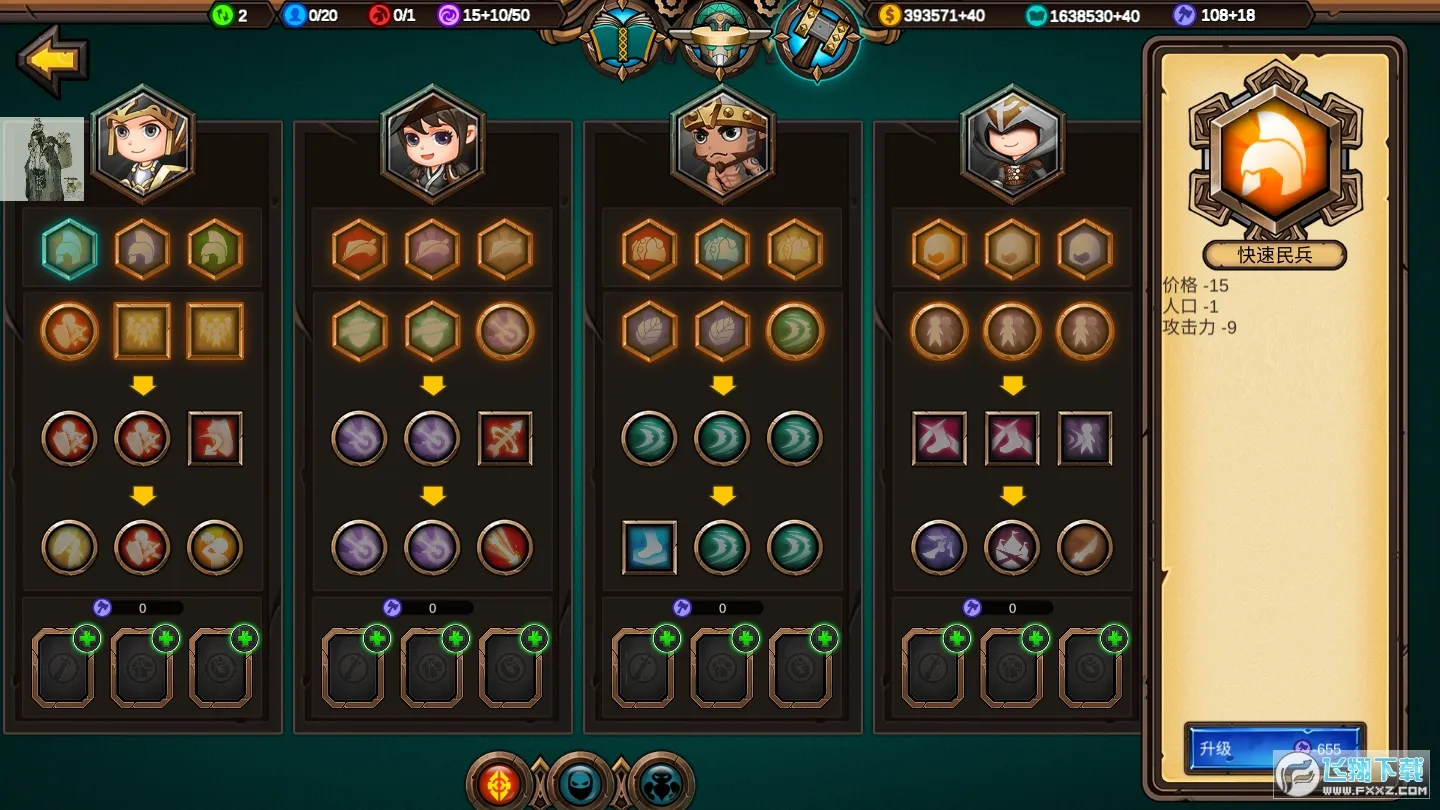Click the purple 15+10/50 resource indicator
Image resolution: width=1440 pixels, height=810 pixels.
pos(485,15)
